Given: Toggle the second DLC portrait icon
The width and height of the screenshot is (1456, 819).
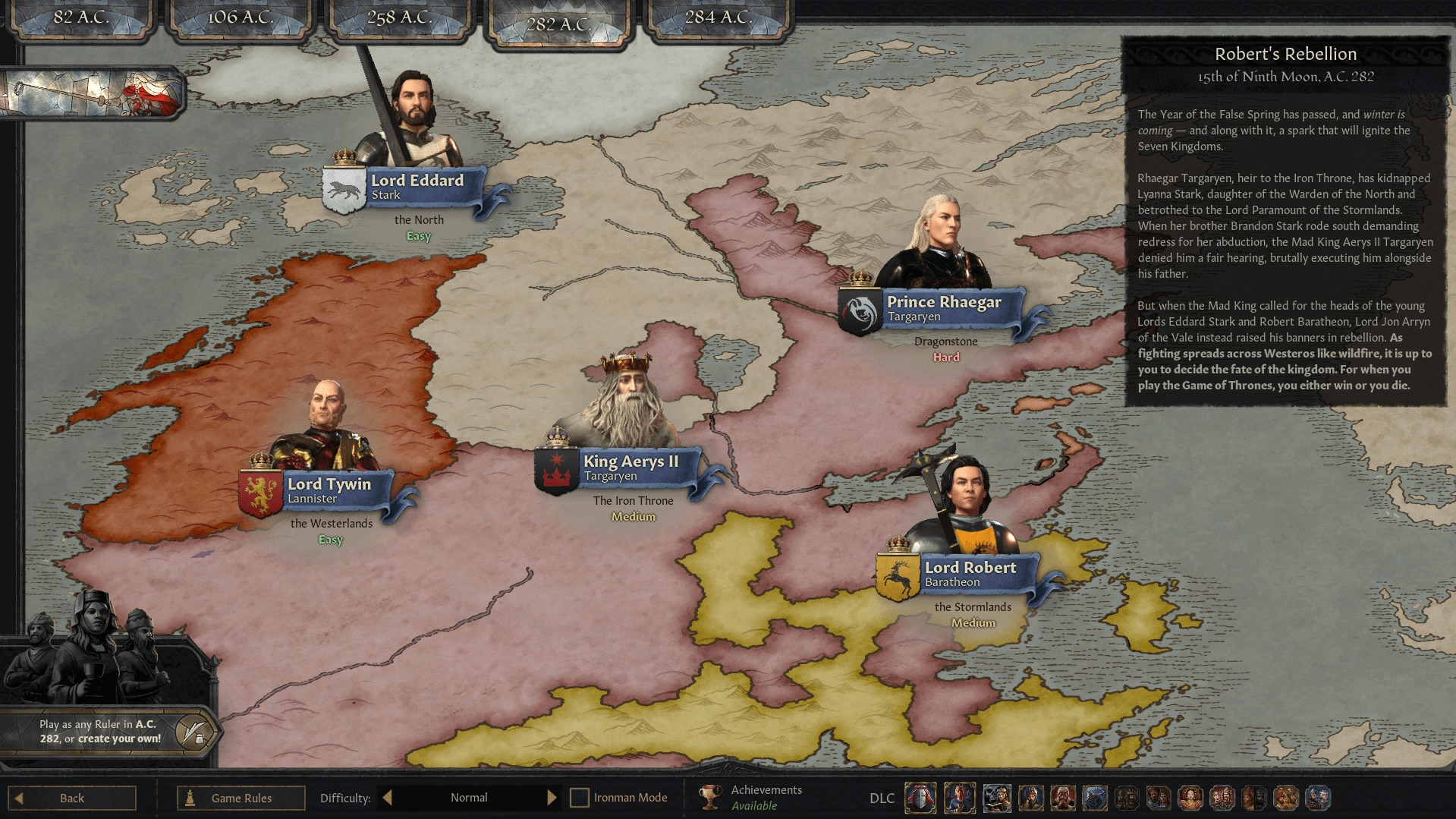Looking at the screenshot, I should [x=959, y=798].
